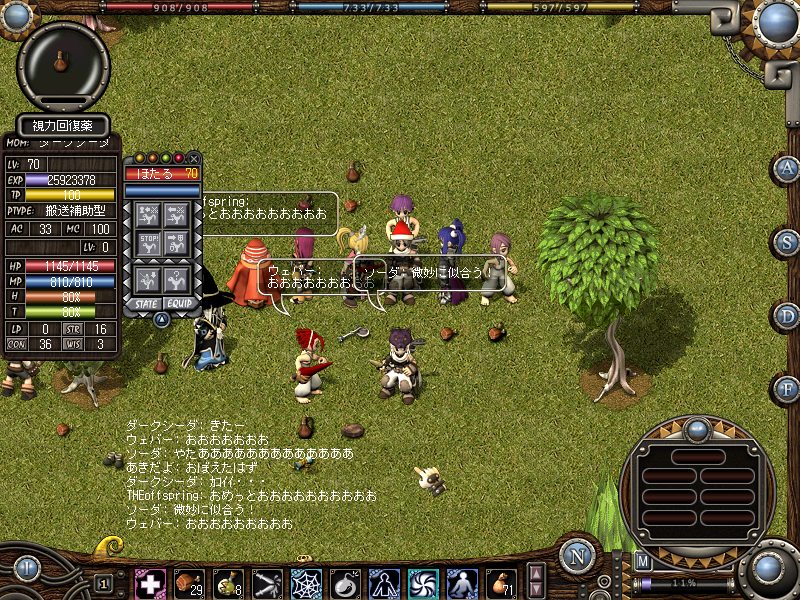
Task: Click the round S shortcut button
Action: click(x=787, y=242)
